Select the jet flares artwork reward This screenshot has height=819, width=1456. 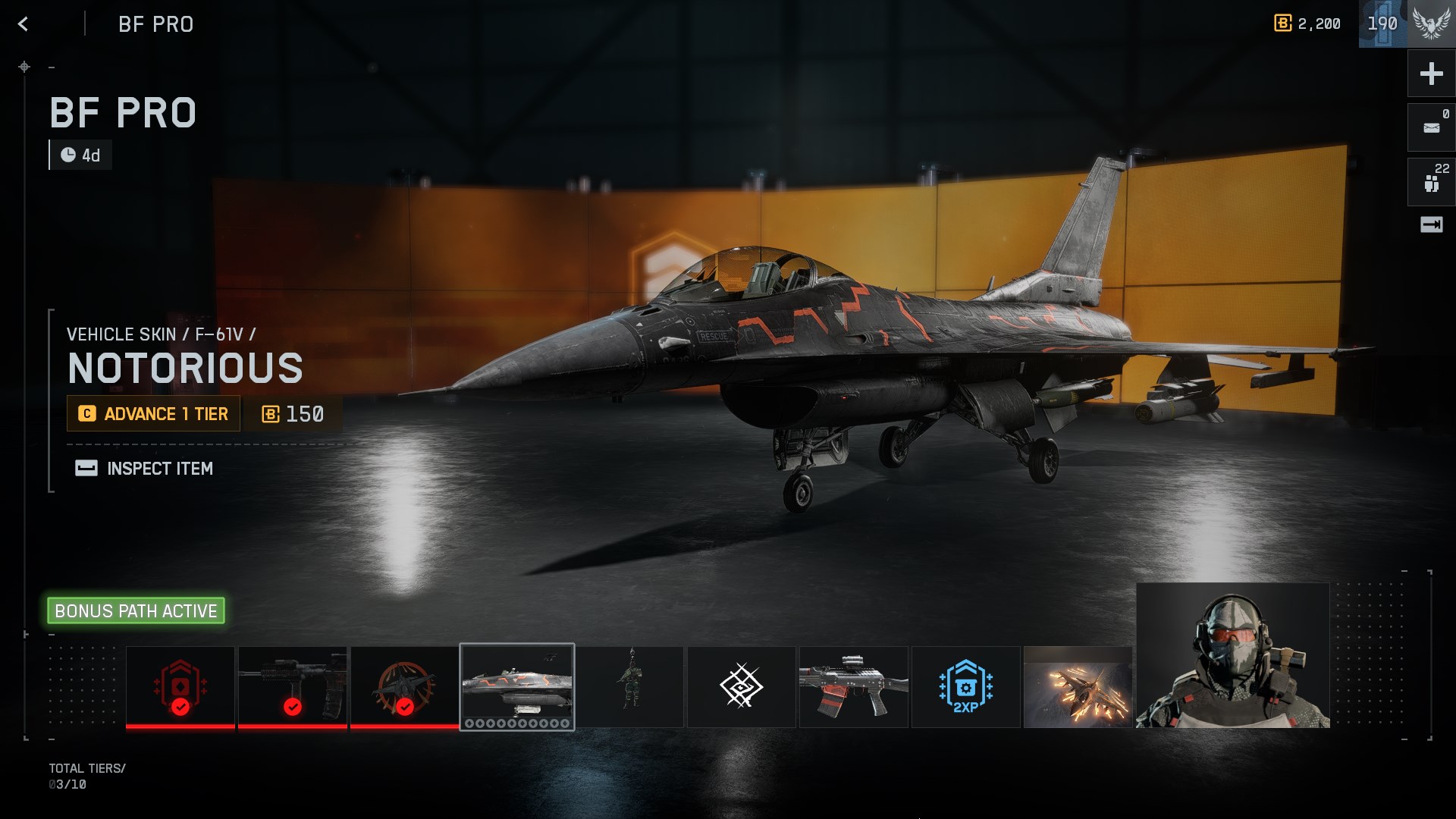coord(1078,687)
